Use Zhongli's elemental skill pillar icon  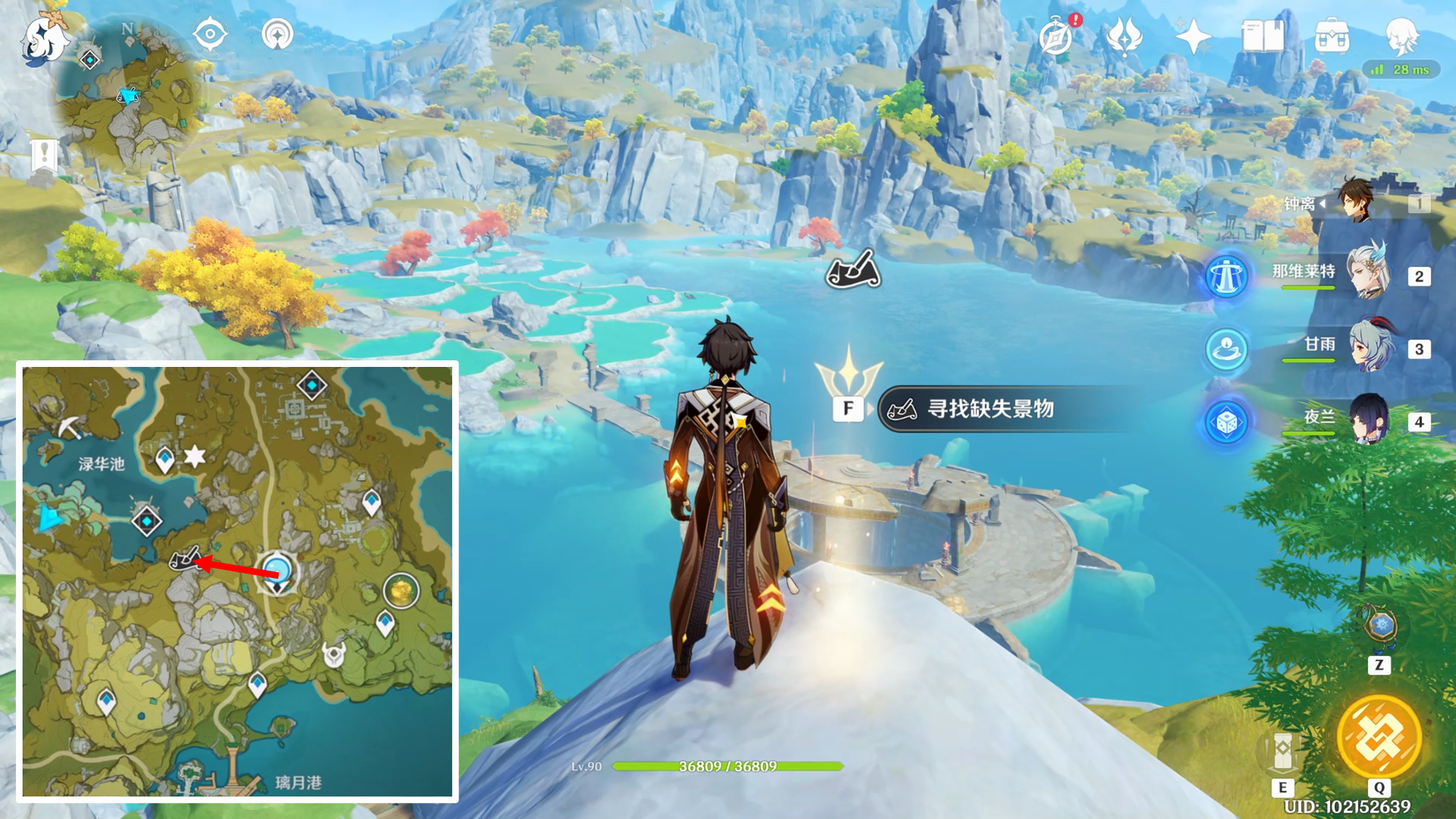point(1283,750)
